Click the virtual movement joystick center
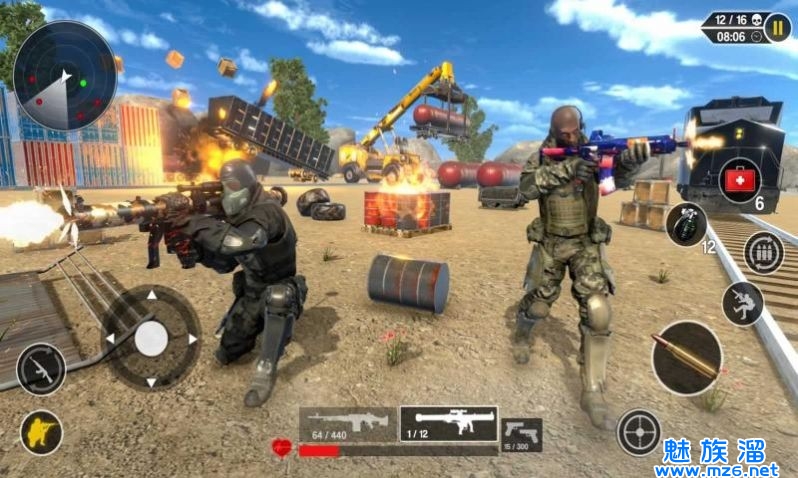The height and width of the screenshot is (478, 798). point(151,339)
